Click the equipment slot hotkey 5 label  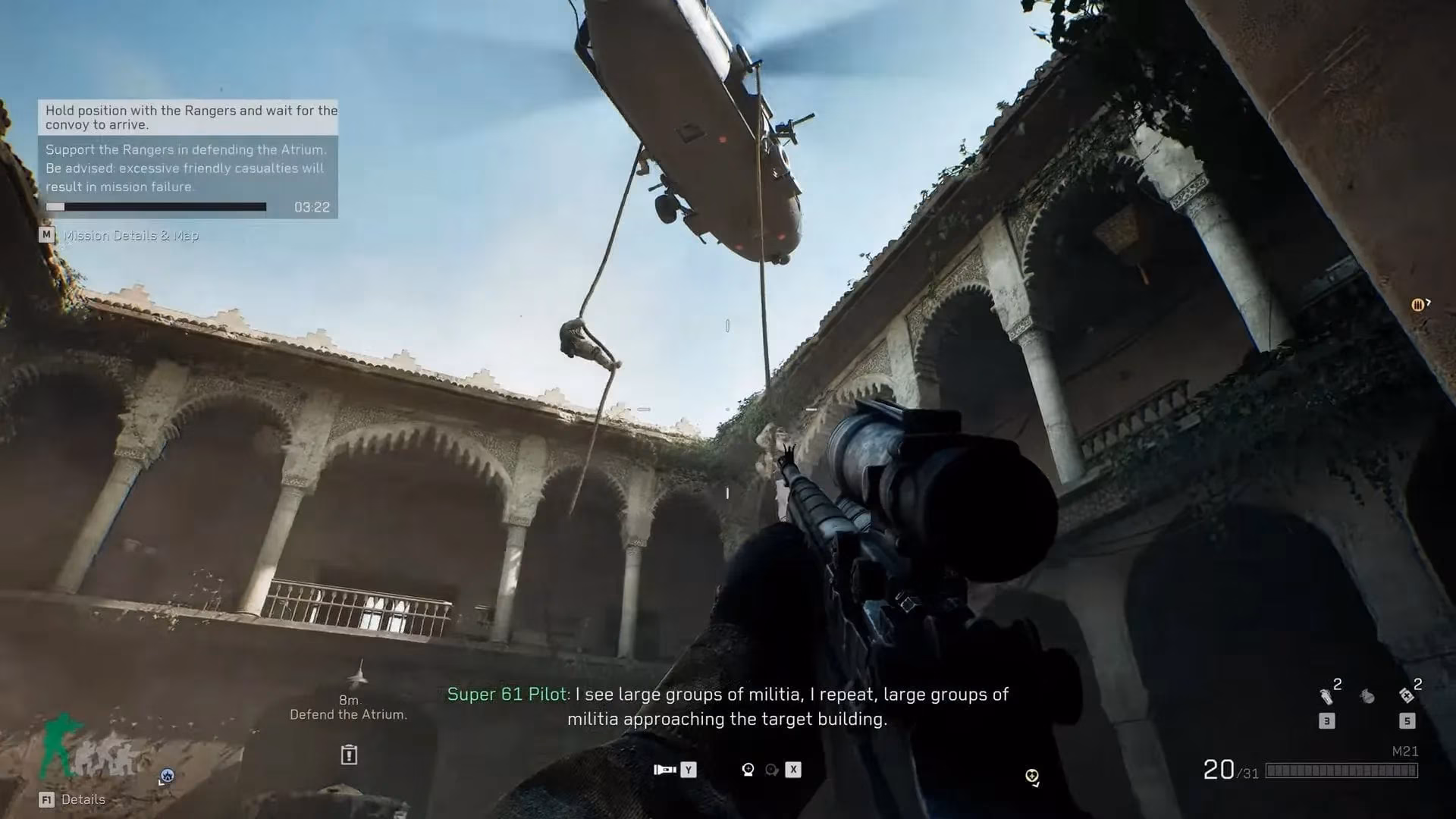1407,720
